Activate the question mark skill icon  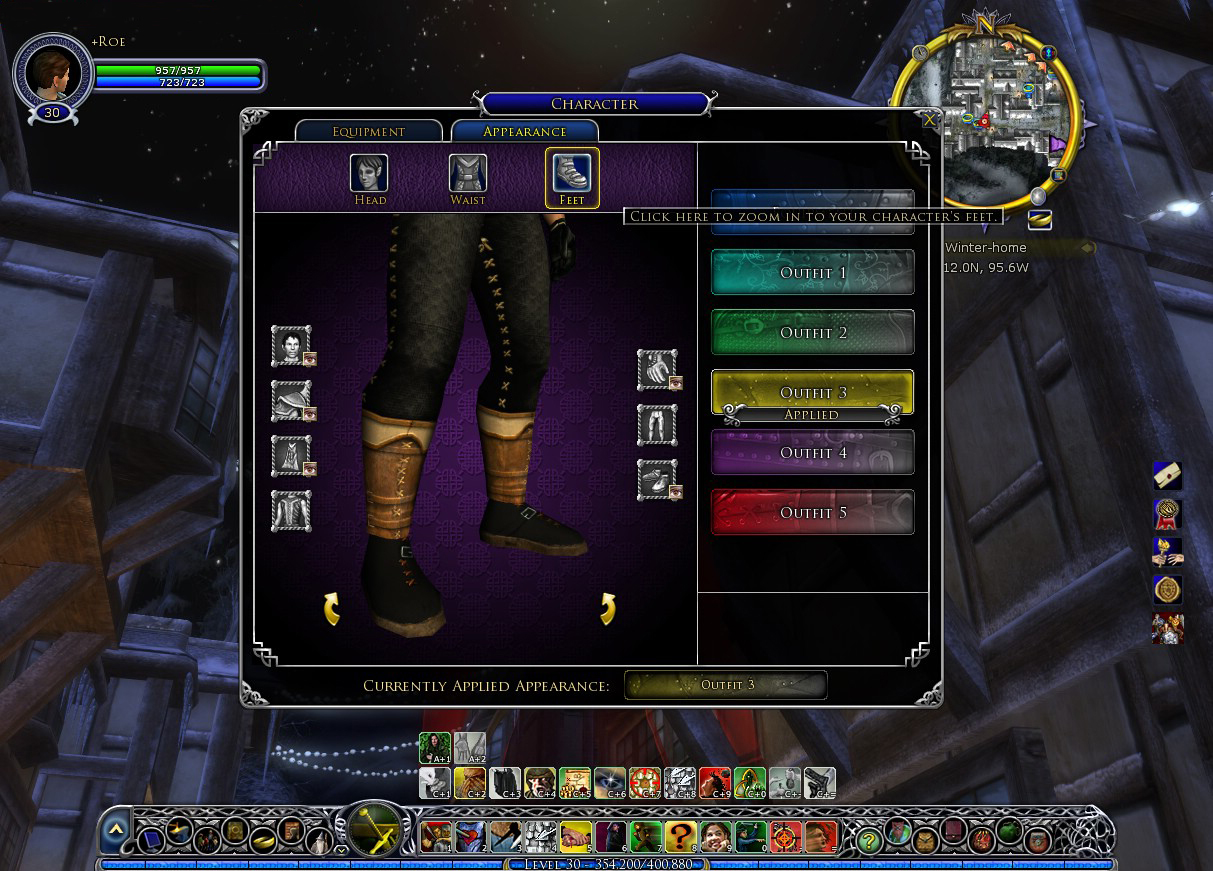(x=681, y=835)
